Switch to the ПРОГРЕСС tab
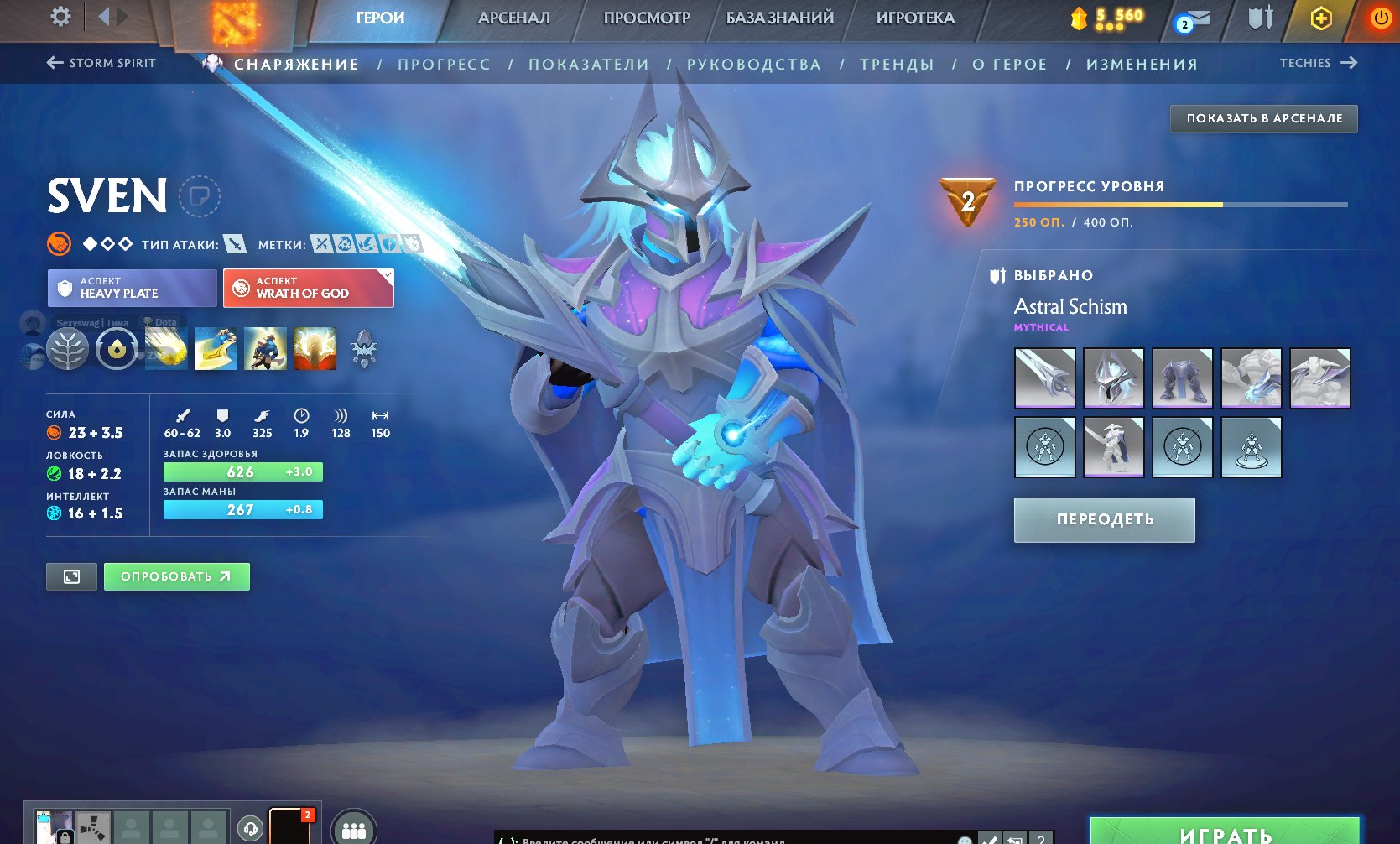Image resolution: width=1400 pixels, height=844 pixels. (445, 63)
